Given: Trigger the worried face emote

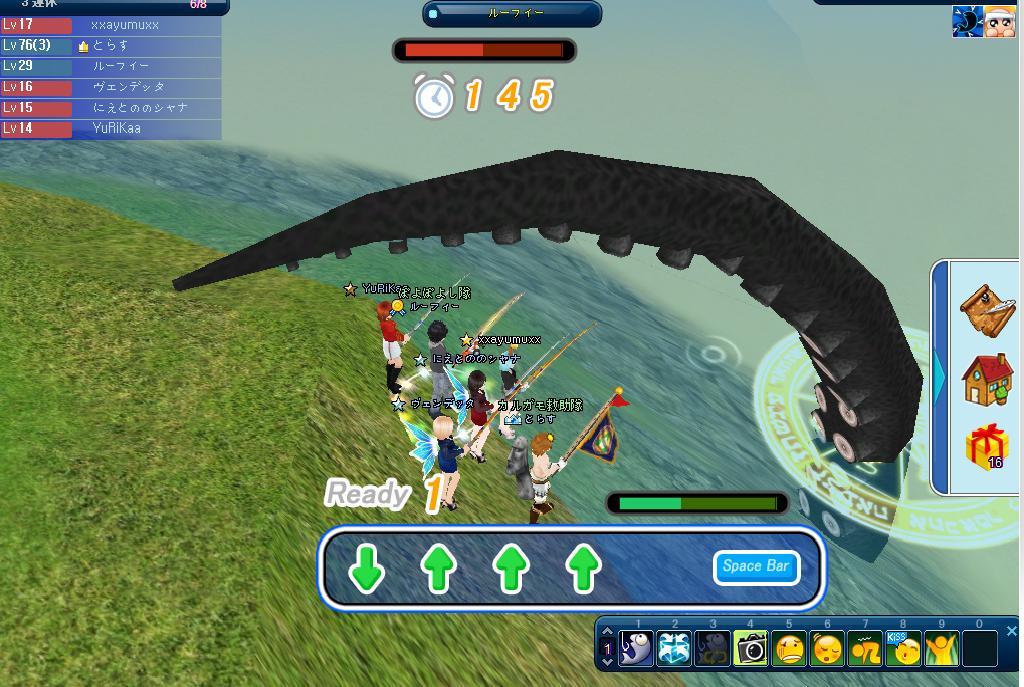Looking at the screenshot, I should [789, 649].
